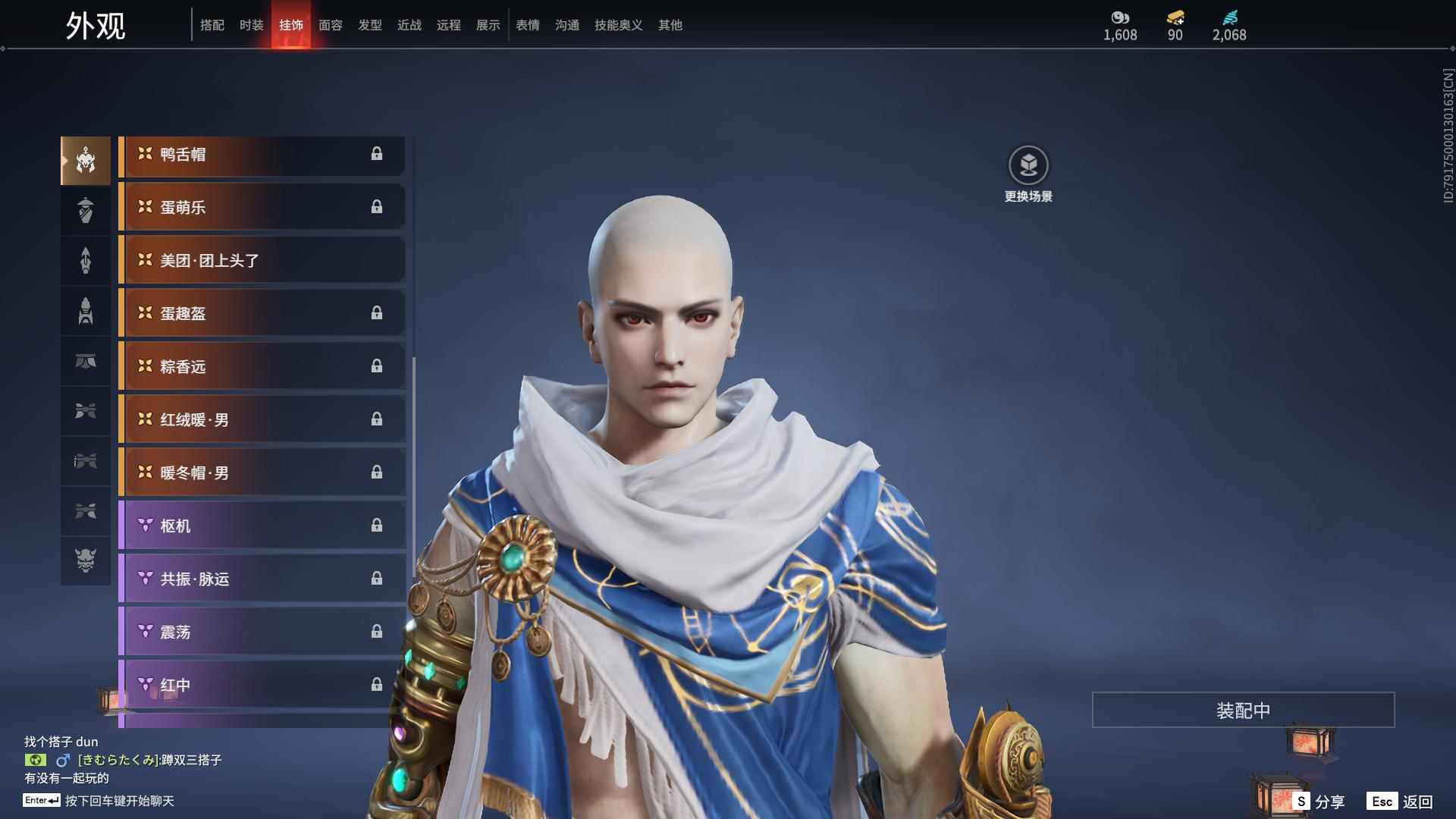Pick the 粽香远 accessory row
The width and height of the screenshot is (1456, 819).
pyautogui.click(x=262, y=367)
